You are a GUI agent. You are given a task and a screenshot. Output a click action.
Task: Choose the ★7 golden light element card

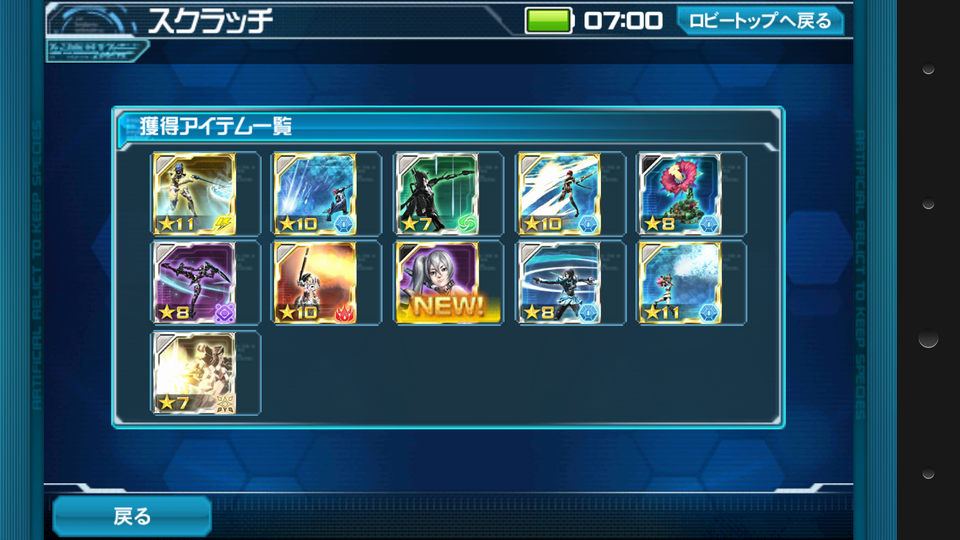195,373
